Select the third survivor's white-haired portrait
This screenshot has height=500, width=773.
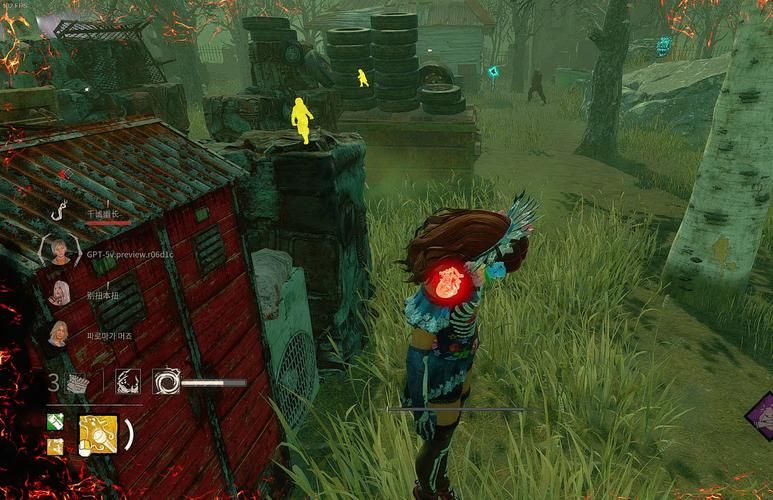pos(60,292)
